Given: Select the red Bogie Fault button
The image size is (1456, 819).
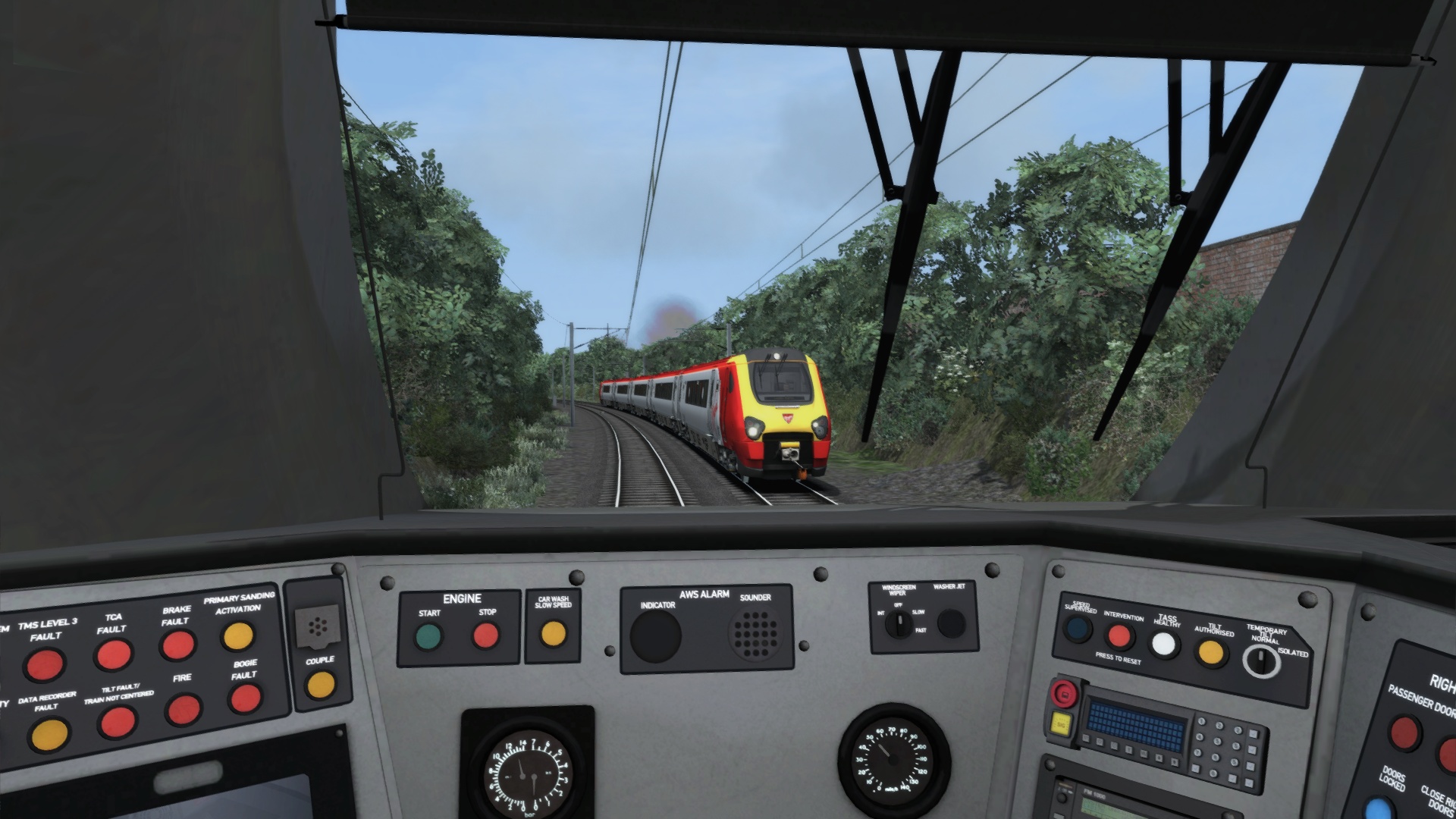Looking at the screenshot, I should pos(245,698).
